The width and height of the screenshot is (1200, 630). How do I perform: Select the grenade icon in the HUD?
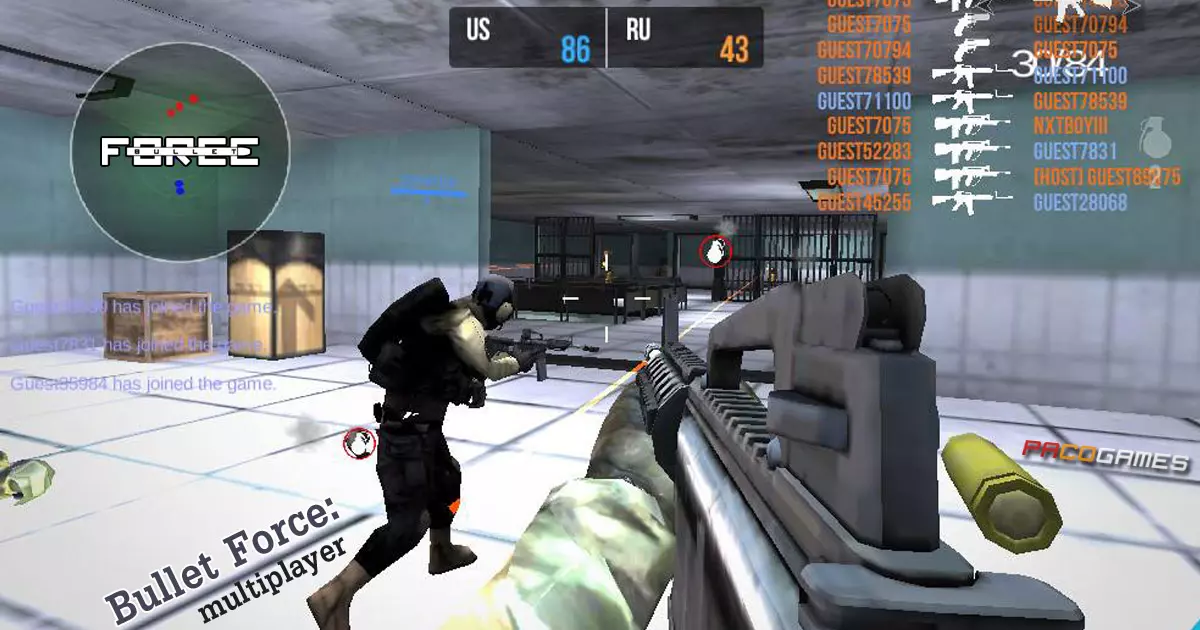(x=1154, y=137)
